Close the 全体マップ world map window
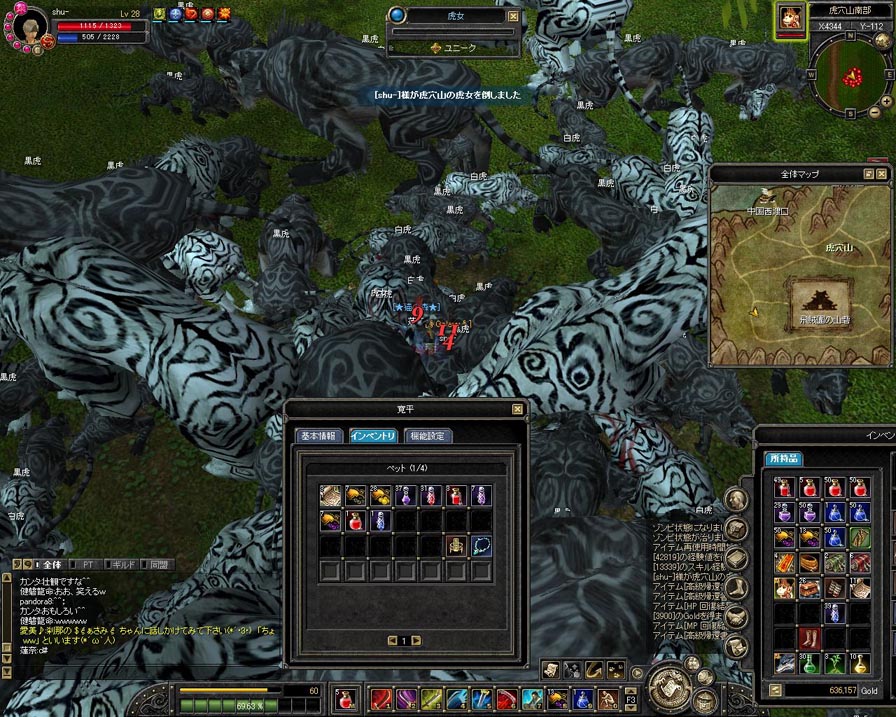Screen dimensions: 896x717 (x=884, y=174)
